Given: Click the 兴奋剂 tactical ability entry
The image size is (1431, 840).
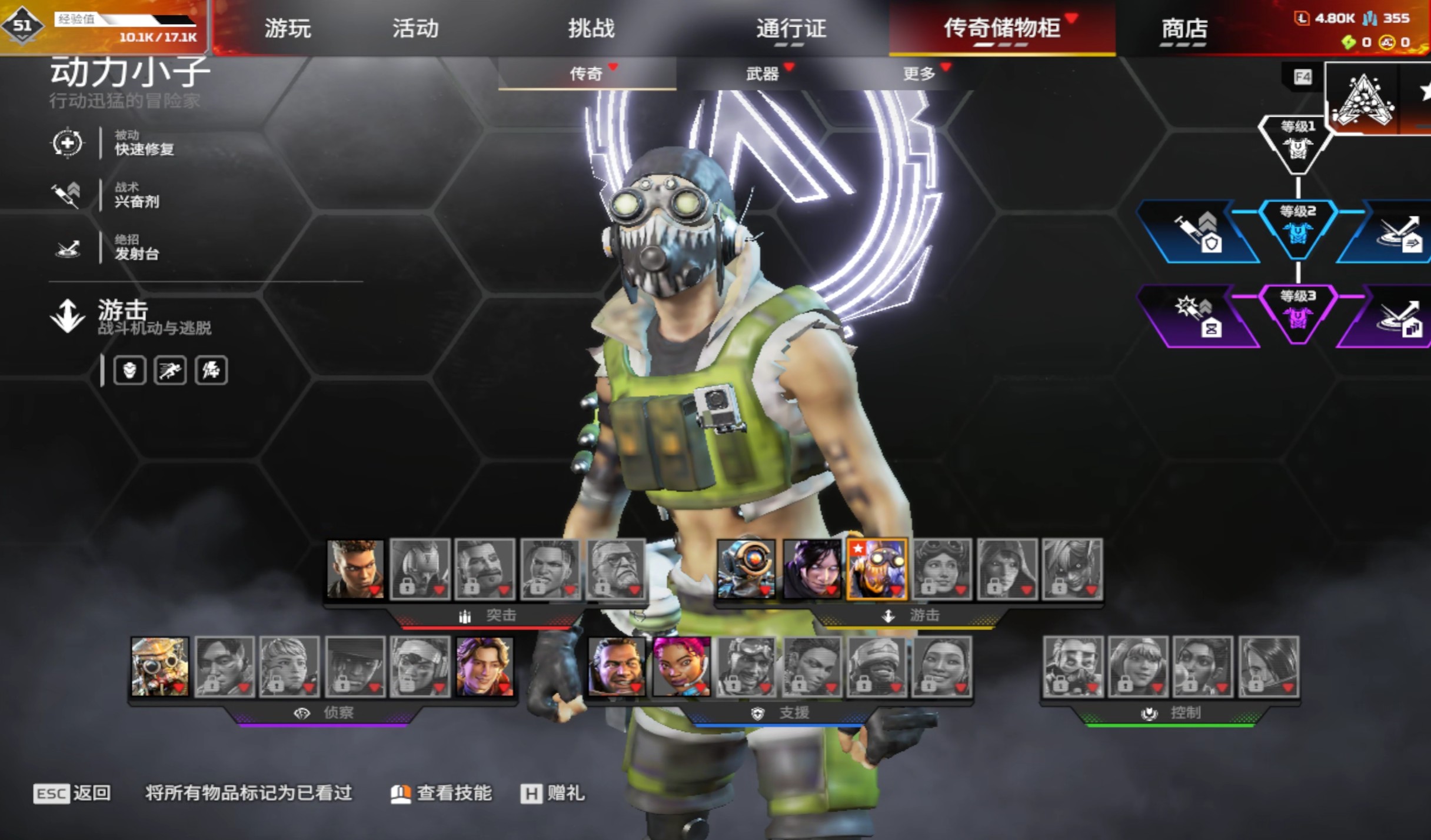Looking at the screenshot, I should pyautogui.click(x=137, y=195).
